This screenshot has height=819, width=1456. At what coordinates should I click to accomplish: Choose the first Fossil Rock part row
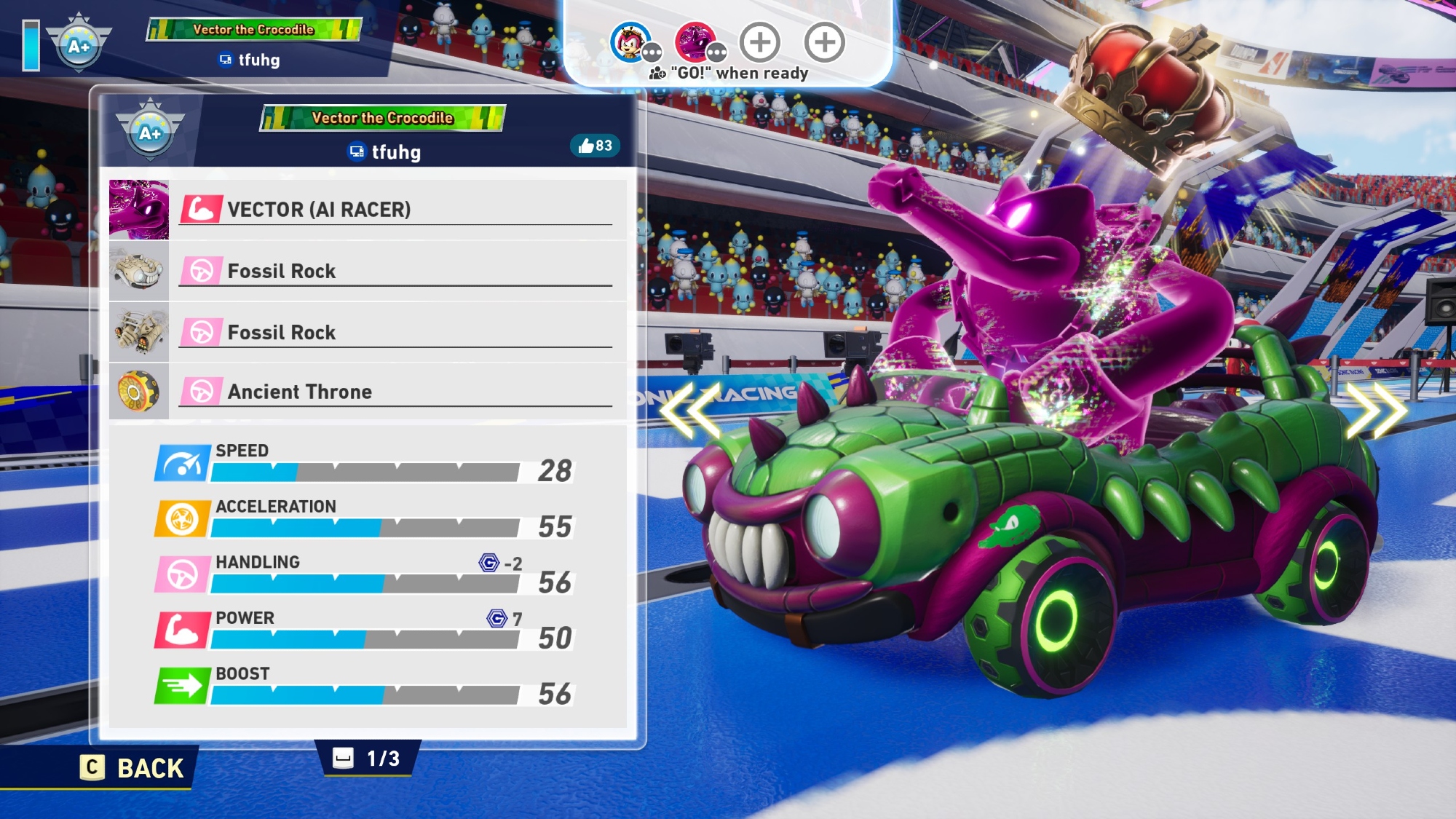[x=368, y=271]
